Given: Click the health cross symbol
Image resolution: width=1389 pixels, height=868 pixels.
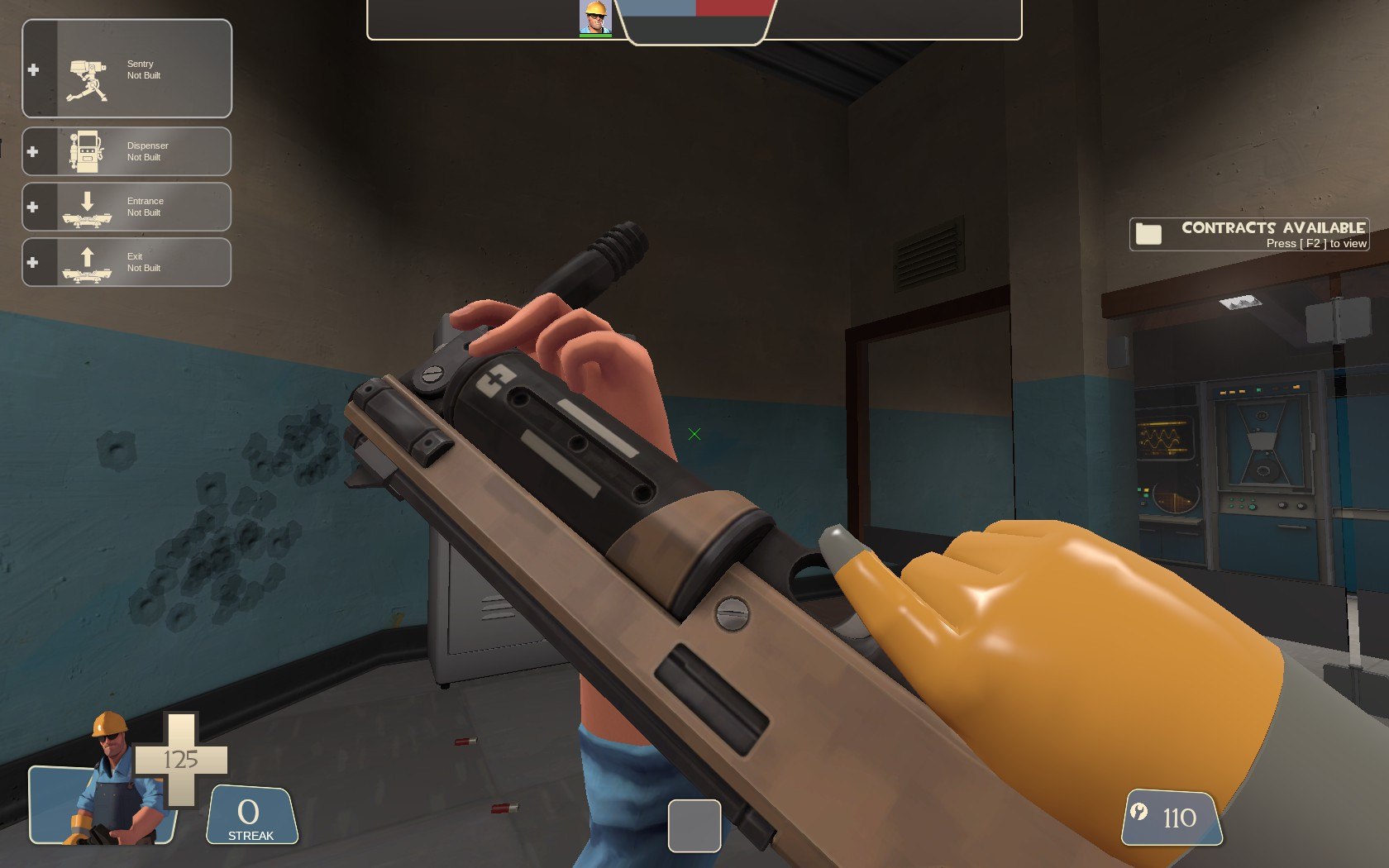Looking at the screenshot, I should [182, 761].
